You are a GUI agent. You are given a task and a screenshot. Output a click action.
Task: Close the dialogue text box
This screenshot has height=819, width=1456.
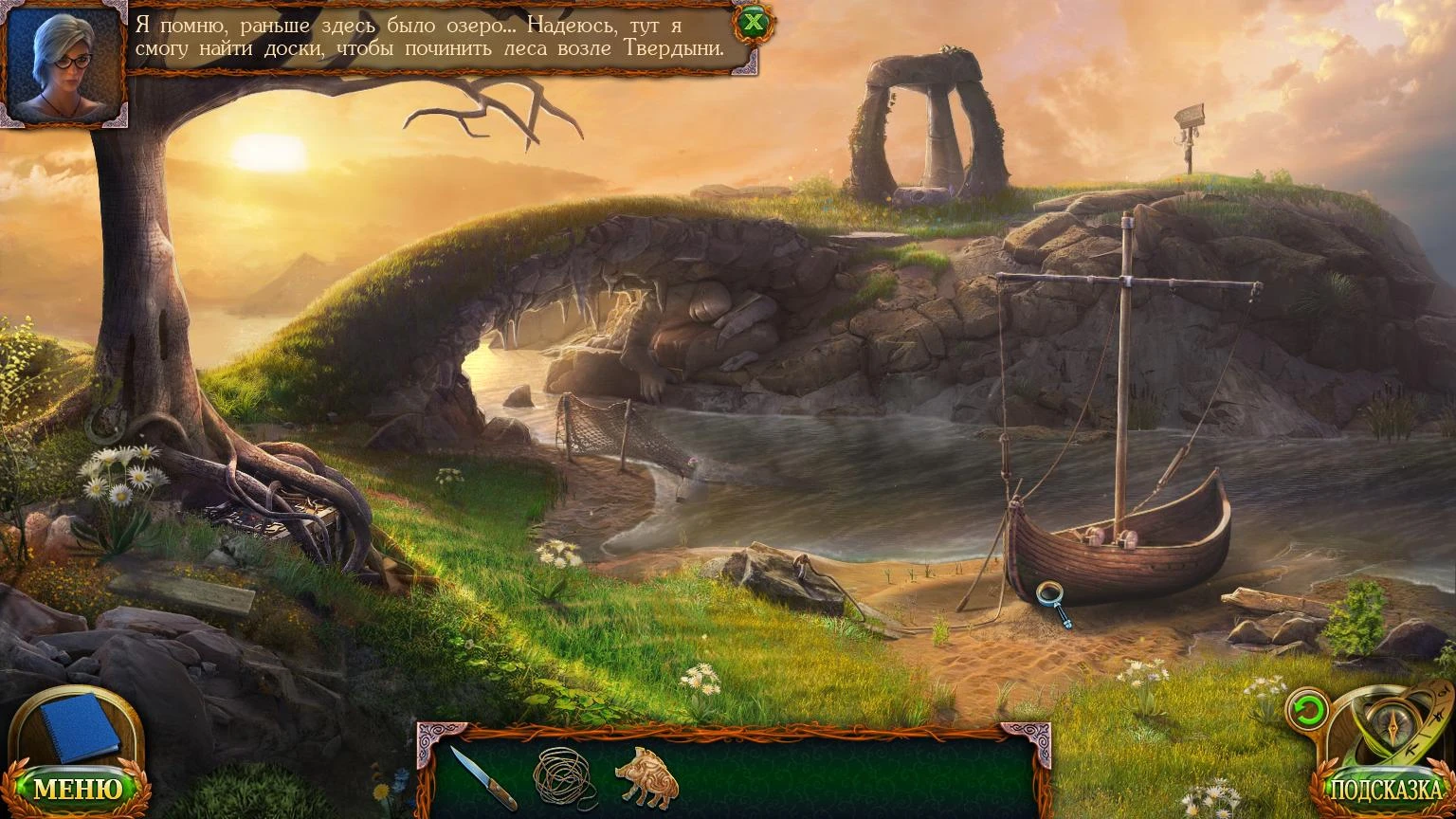(x=754, y=23)
